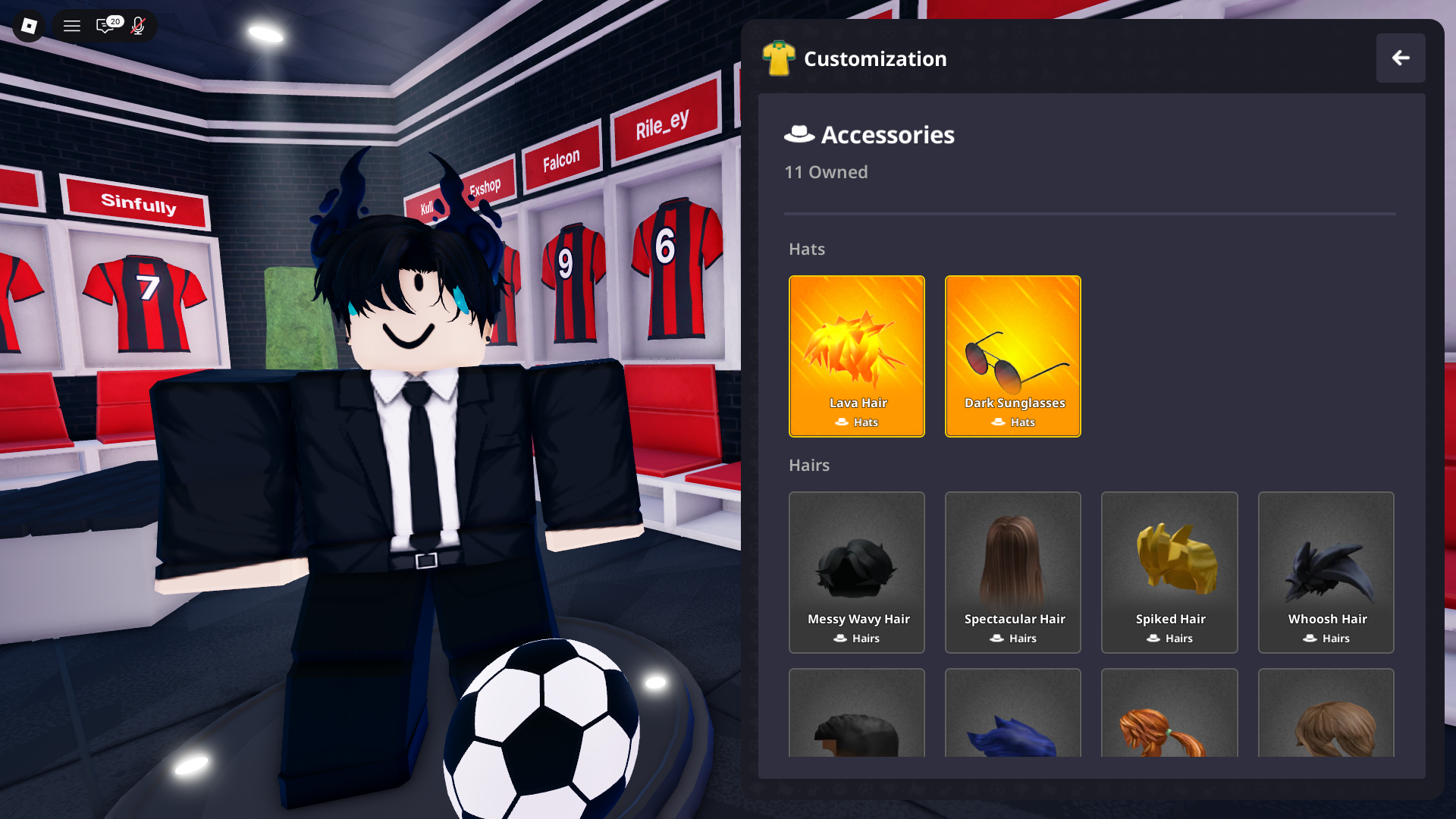This screenshot has width=1456, height=819.
Task: Select the golden Spiked Hair
Action: point(1169,561)
